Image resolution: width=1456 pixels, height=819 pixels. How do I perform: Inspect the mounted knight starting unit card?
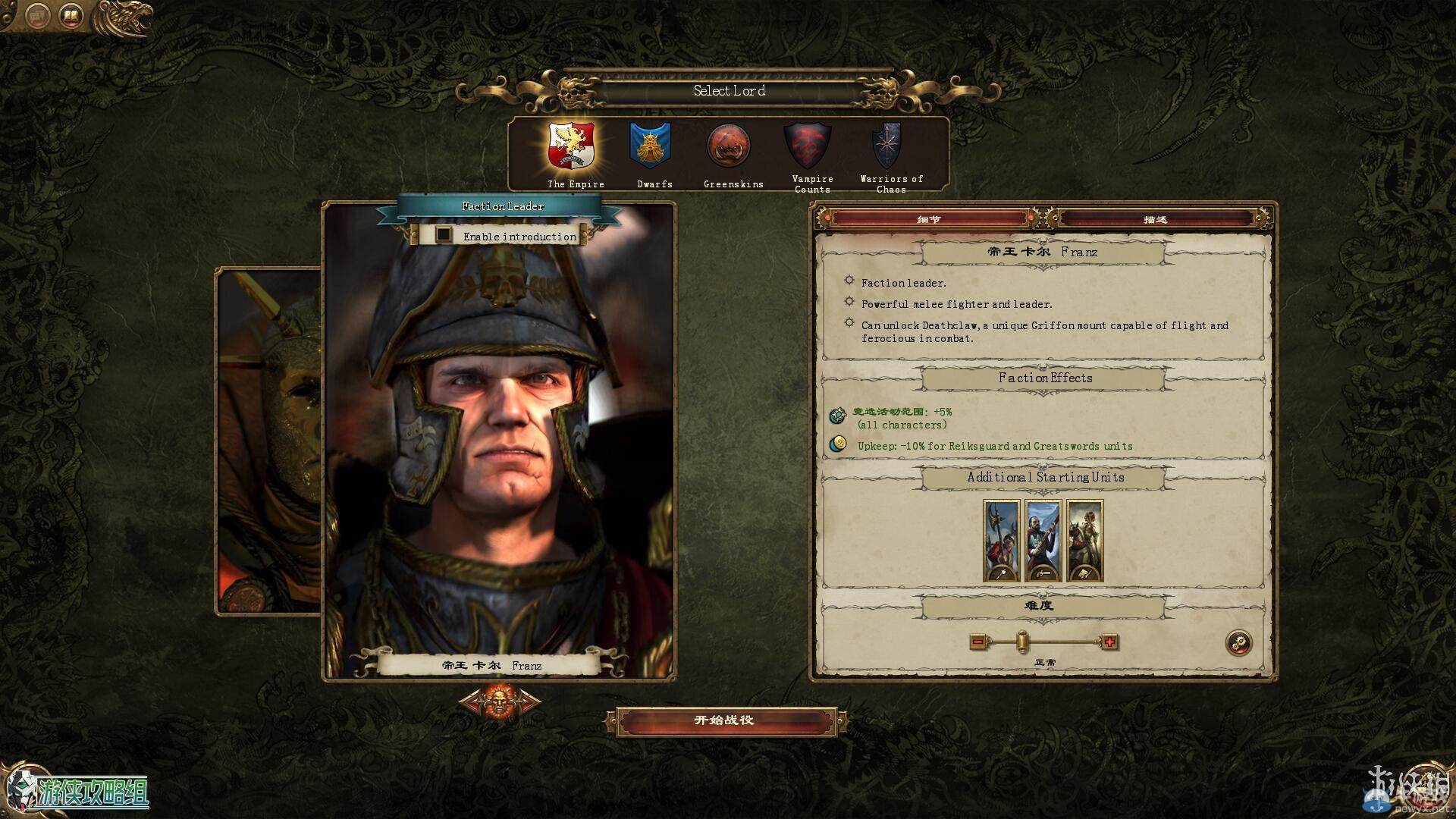pos(1084,540)
